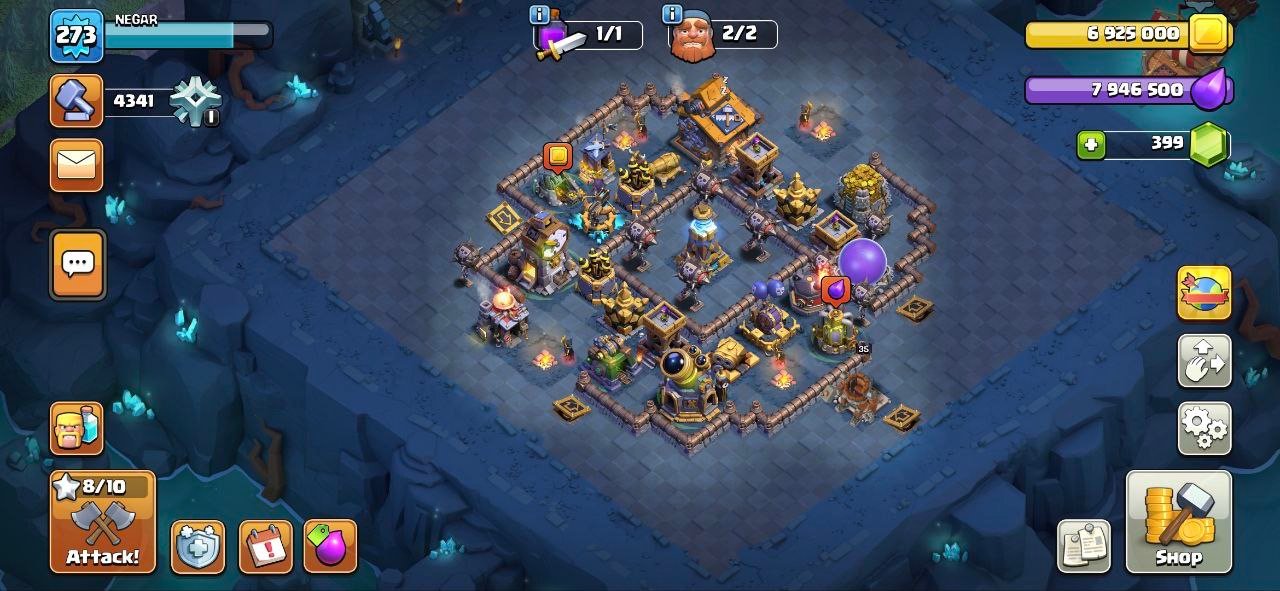The image size is (1280, 591).
Task: Tap the silver league badge icon
Action: coord(193,101)
